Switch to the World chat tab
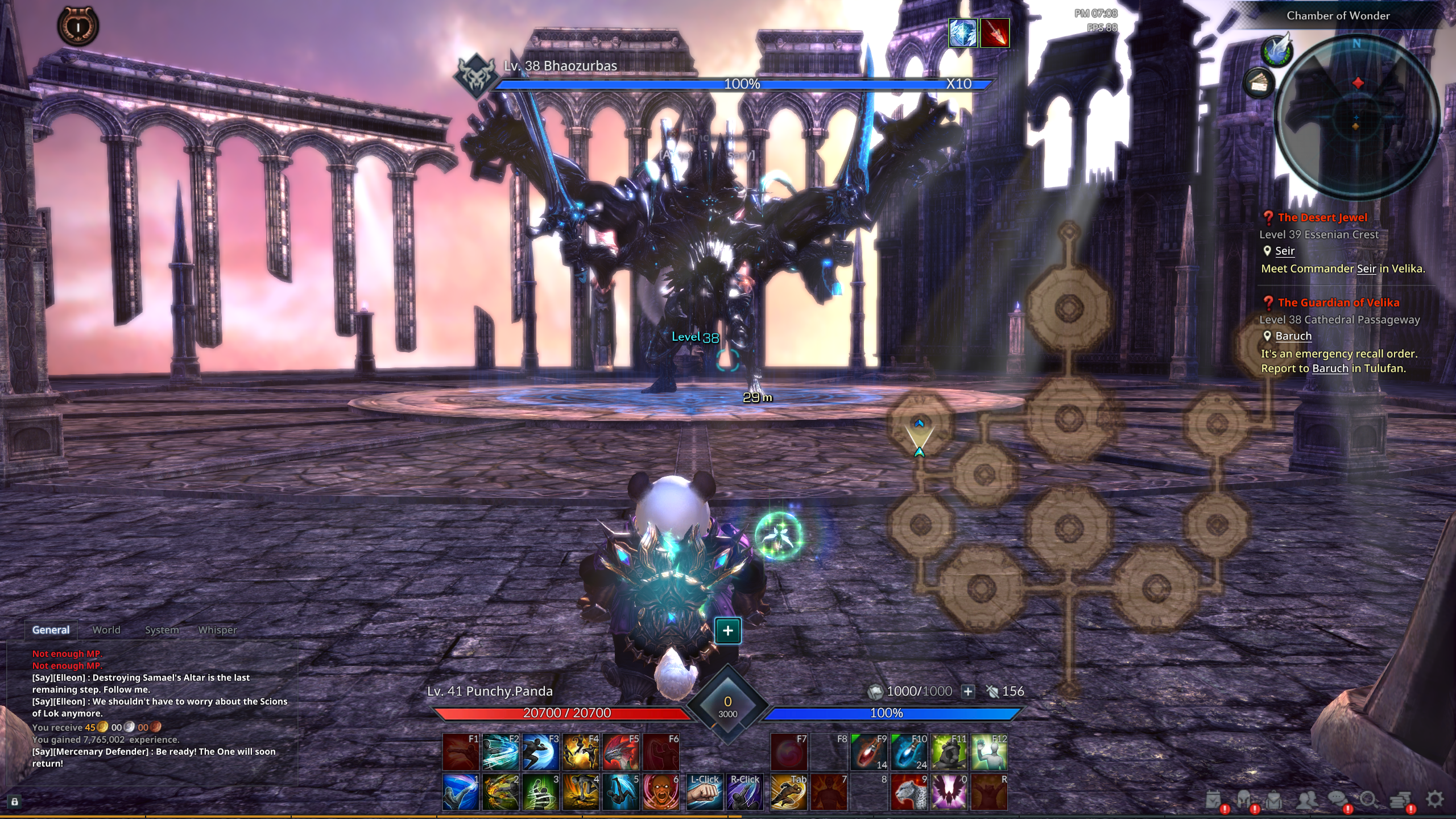This screenshot has height=819, width=1456. pos(106,630)
